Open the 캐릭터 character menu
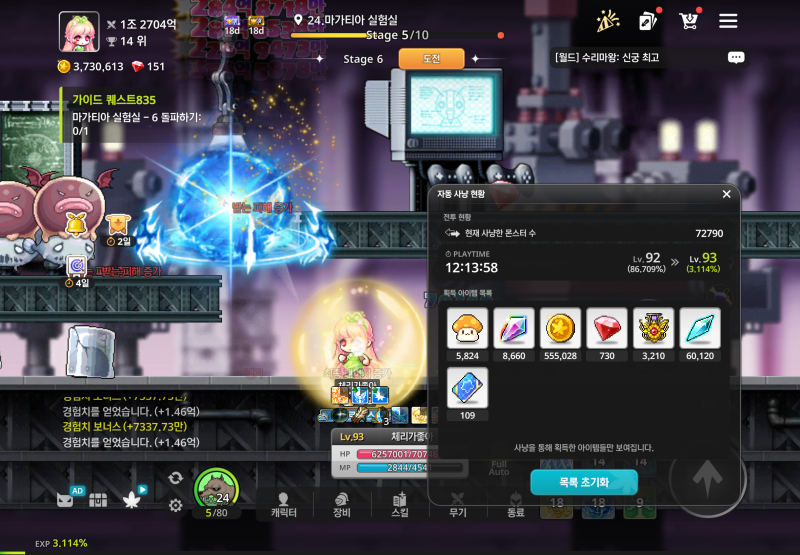 point(284,504)
